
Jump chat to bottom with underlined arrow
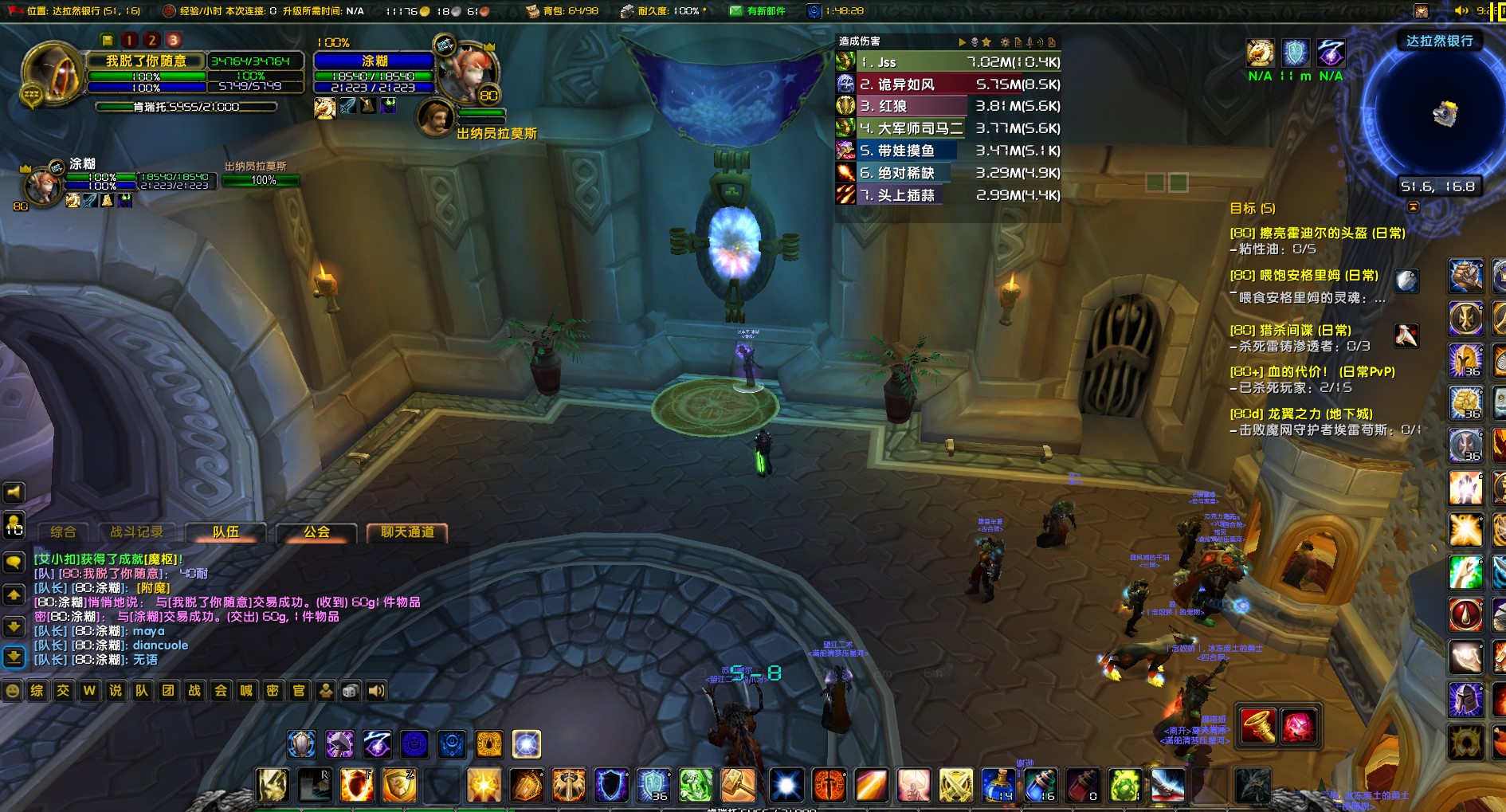tap(14, 657)
